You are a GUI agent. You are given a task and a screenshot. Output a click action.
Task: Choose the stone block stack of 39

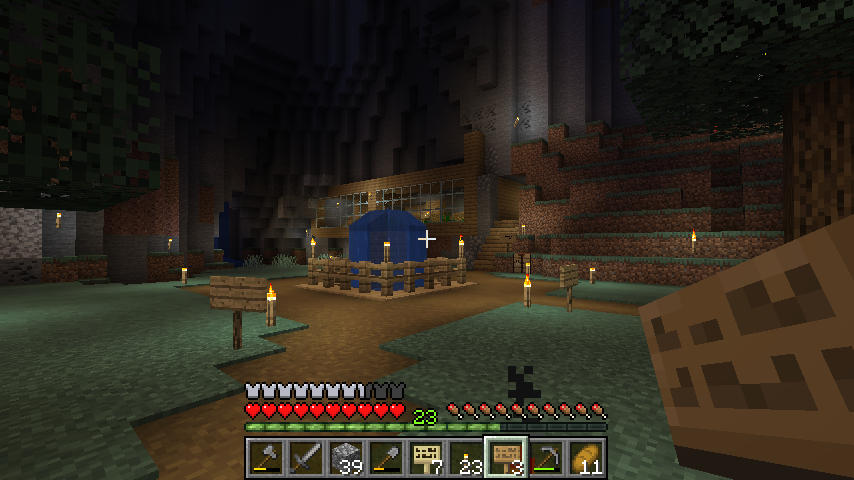tap(345, 458)
